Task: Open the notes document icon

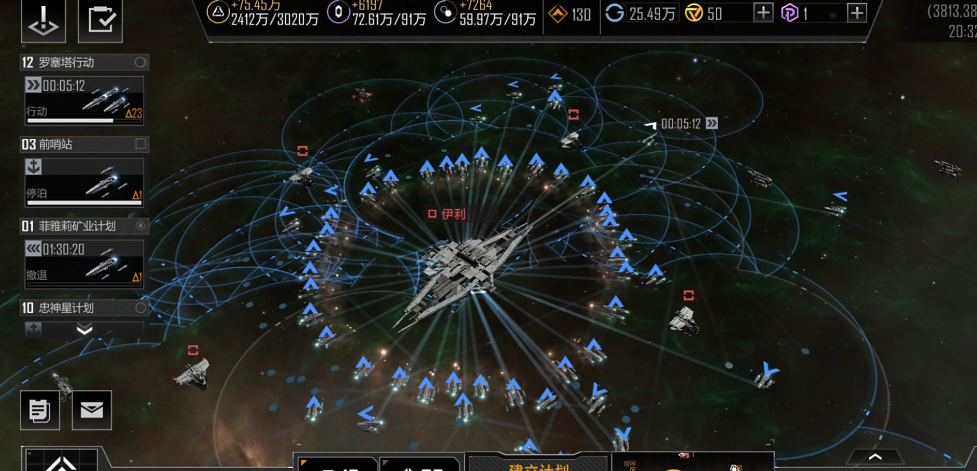Action: pos(39,409)
